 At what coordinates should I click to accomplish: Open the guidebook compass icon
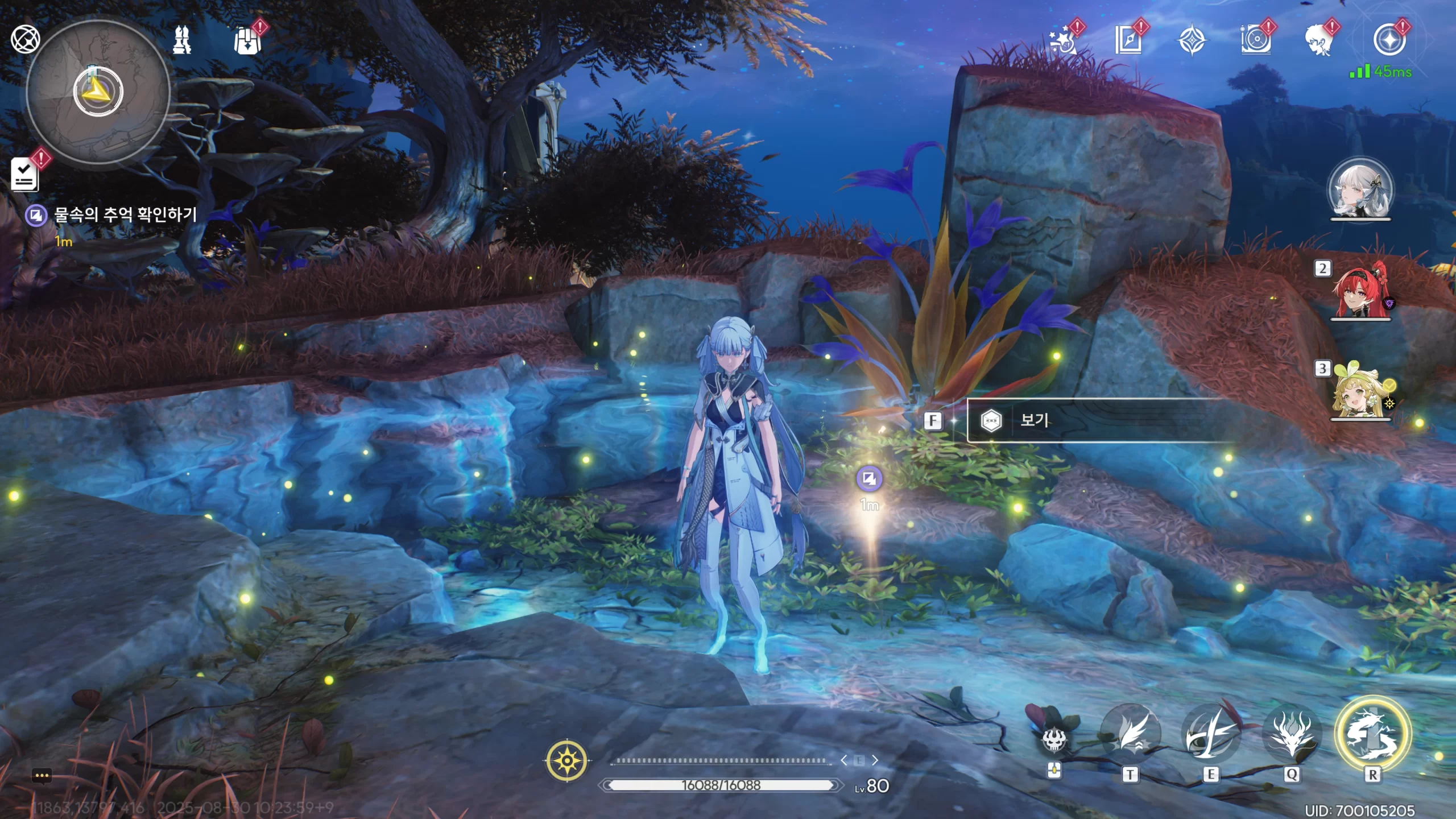[x=1128, y=41]
